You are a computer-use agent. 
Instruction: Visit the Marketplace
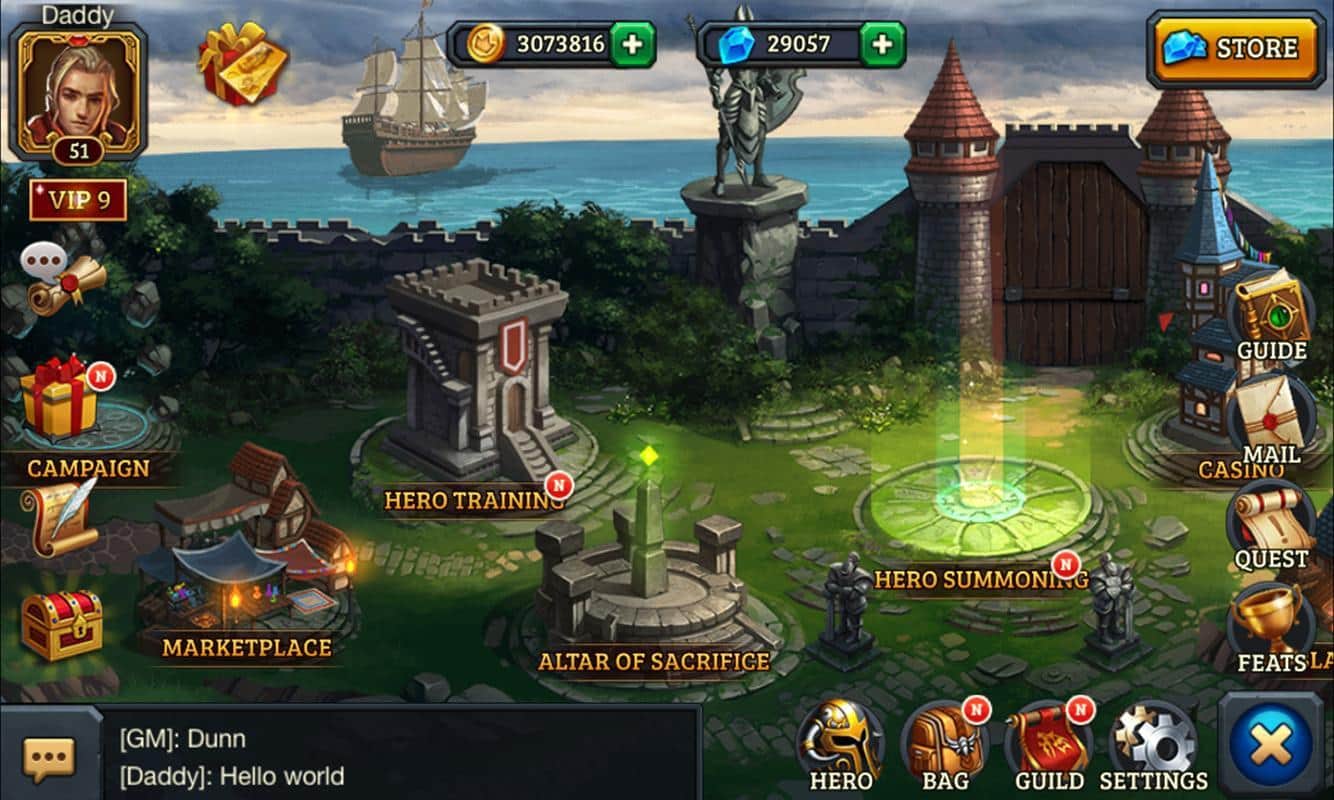click(247, 580)
